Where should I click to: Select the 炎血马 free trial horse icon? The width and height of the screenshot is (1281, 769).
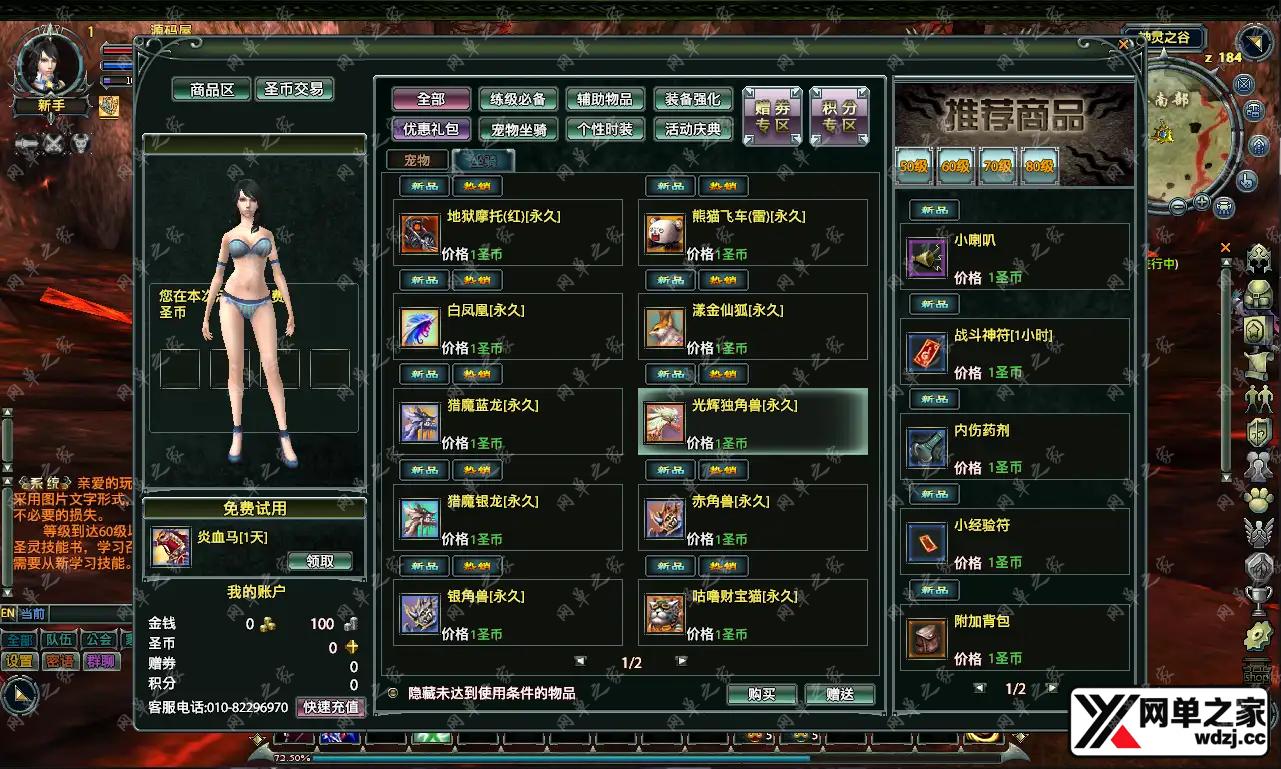point(170,545)
